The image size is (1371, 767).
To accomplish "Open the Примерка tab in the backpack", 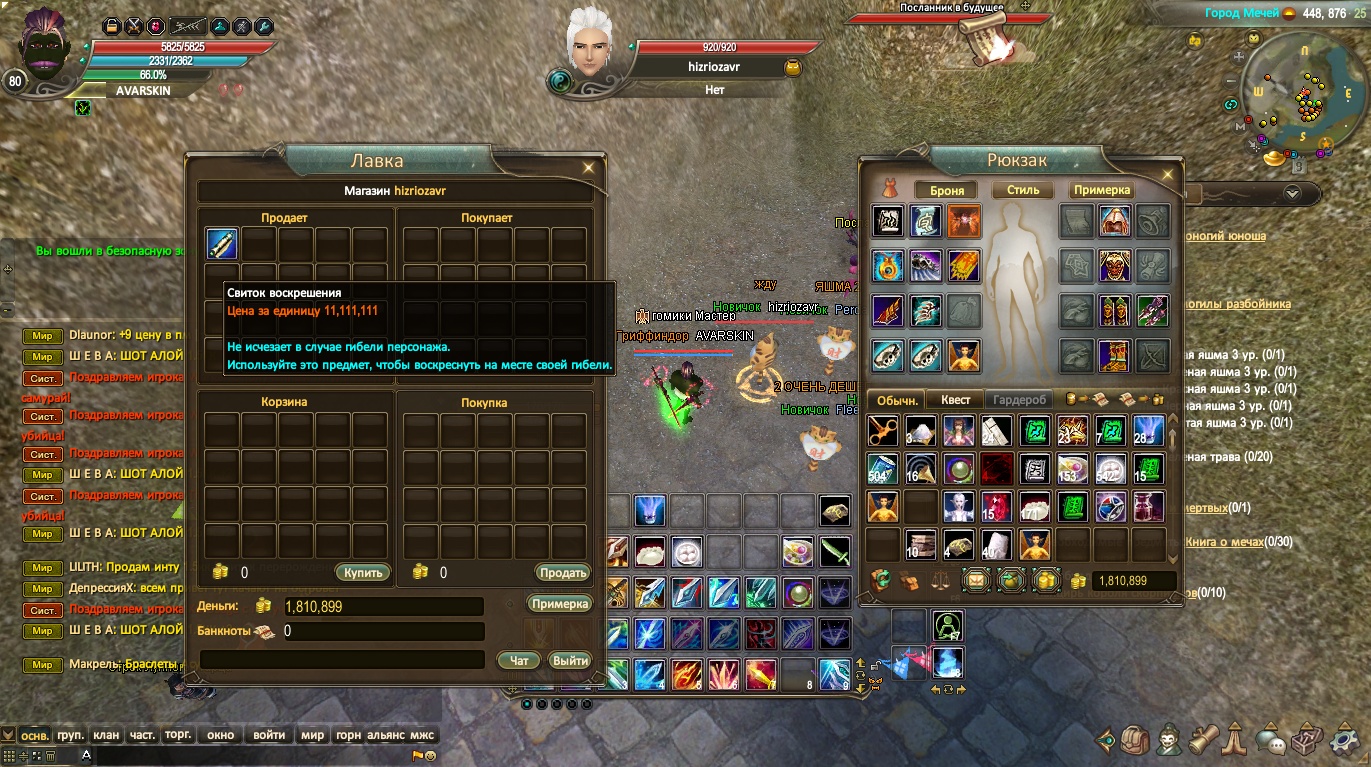I will 1102,190.
